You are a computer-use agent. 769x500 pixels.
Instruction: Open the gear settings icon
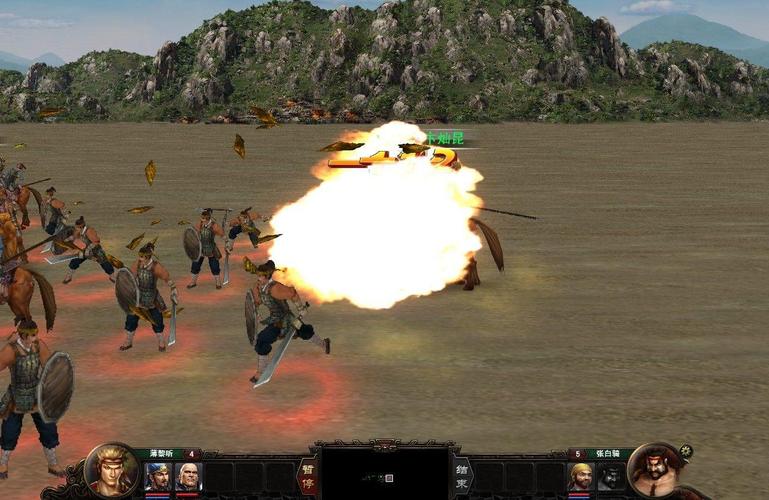686,451
